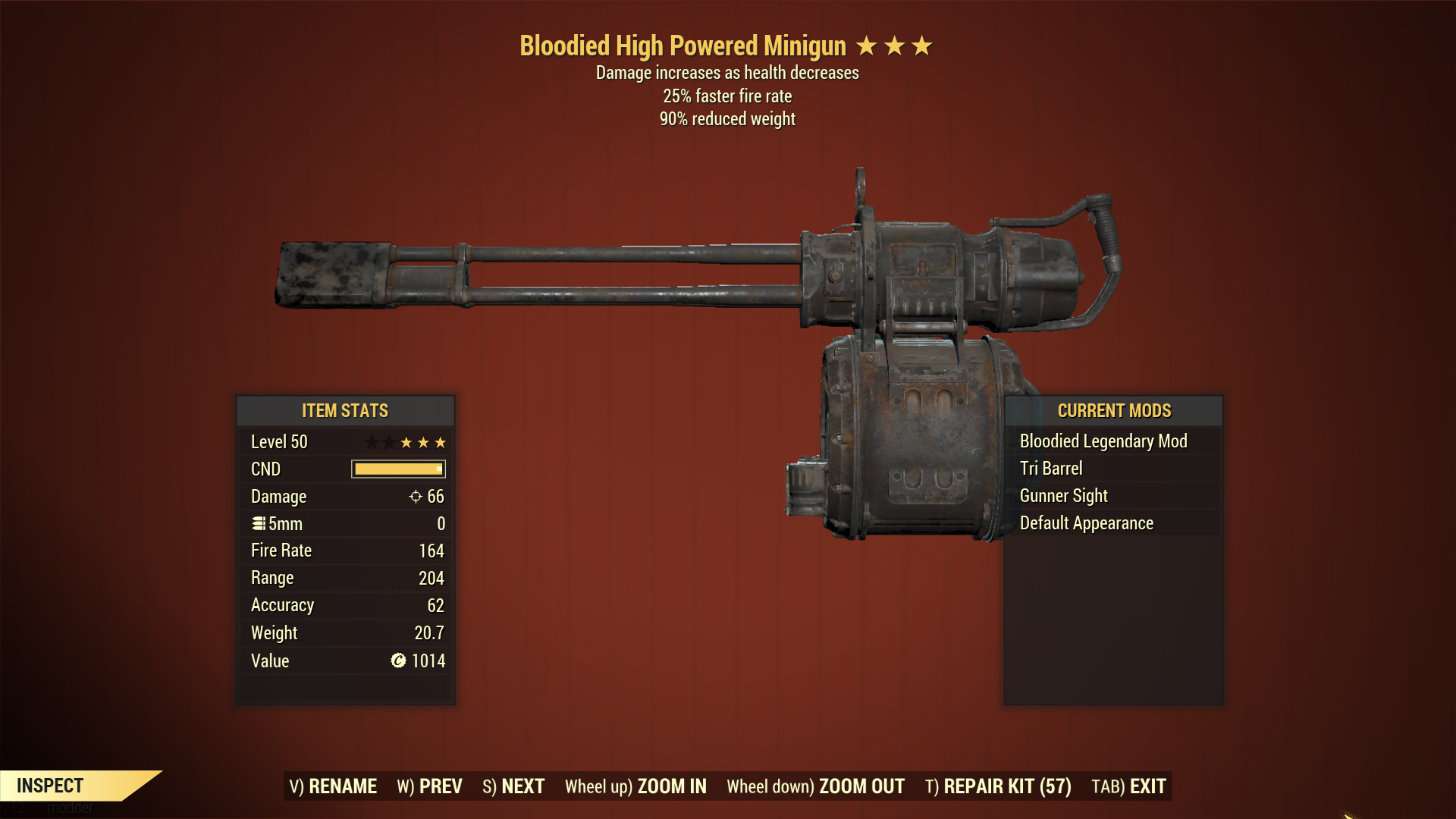The image size is (1456, 819).
Task: Zoom out from the weapon model
Action: tap(815, 786)
